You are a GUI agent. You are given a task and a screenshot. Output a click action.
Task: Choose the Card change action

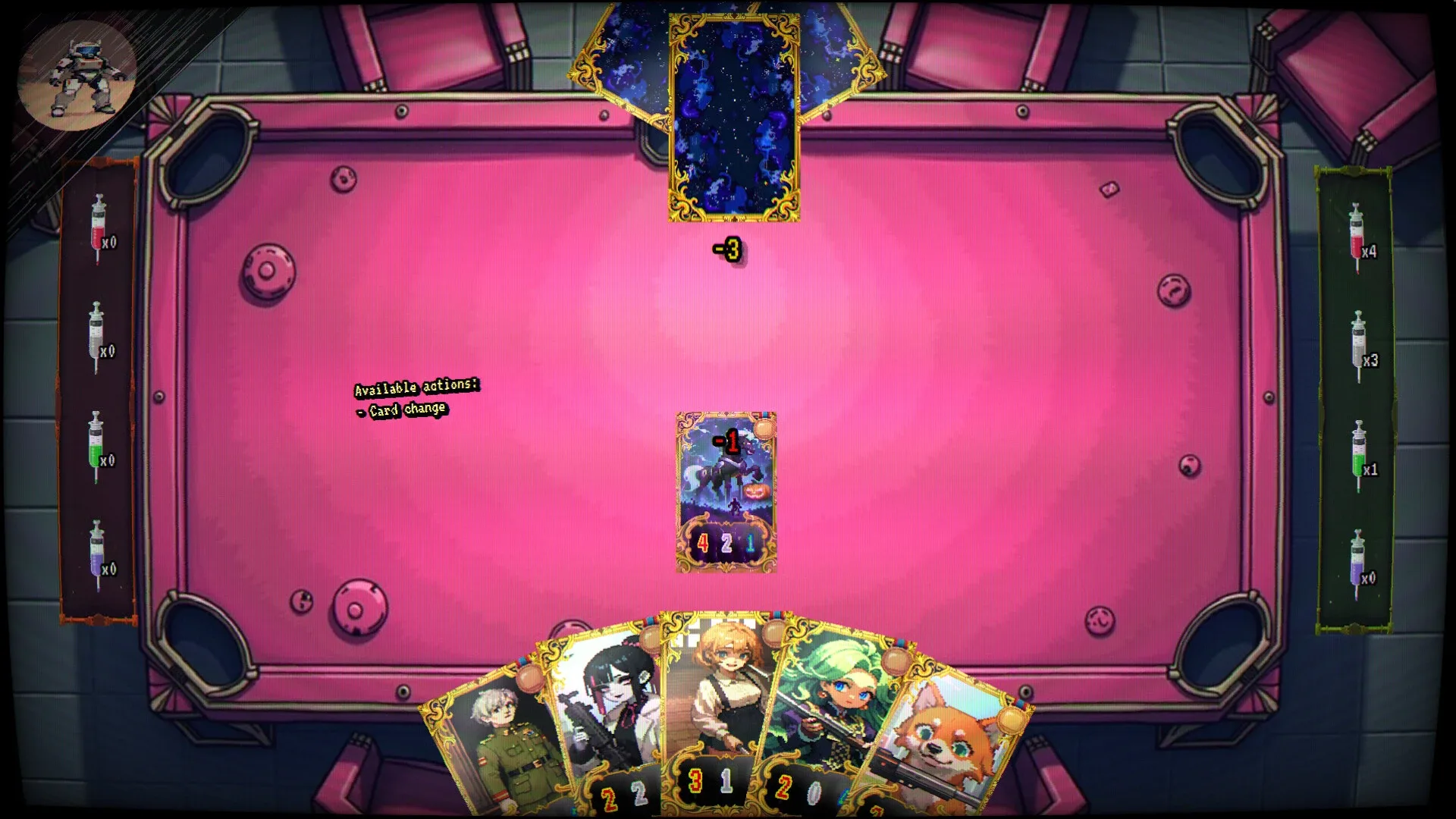402,408
